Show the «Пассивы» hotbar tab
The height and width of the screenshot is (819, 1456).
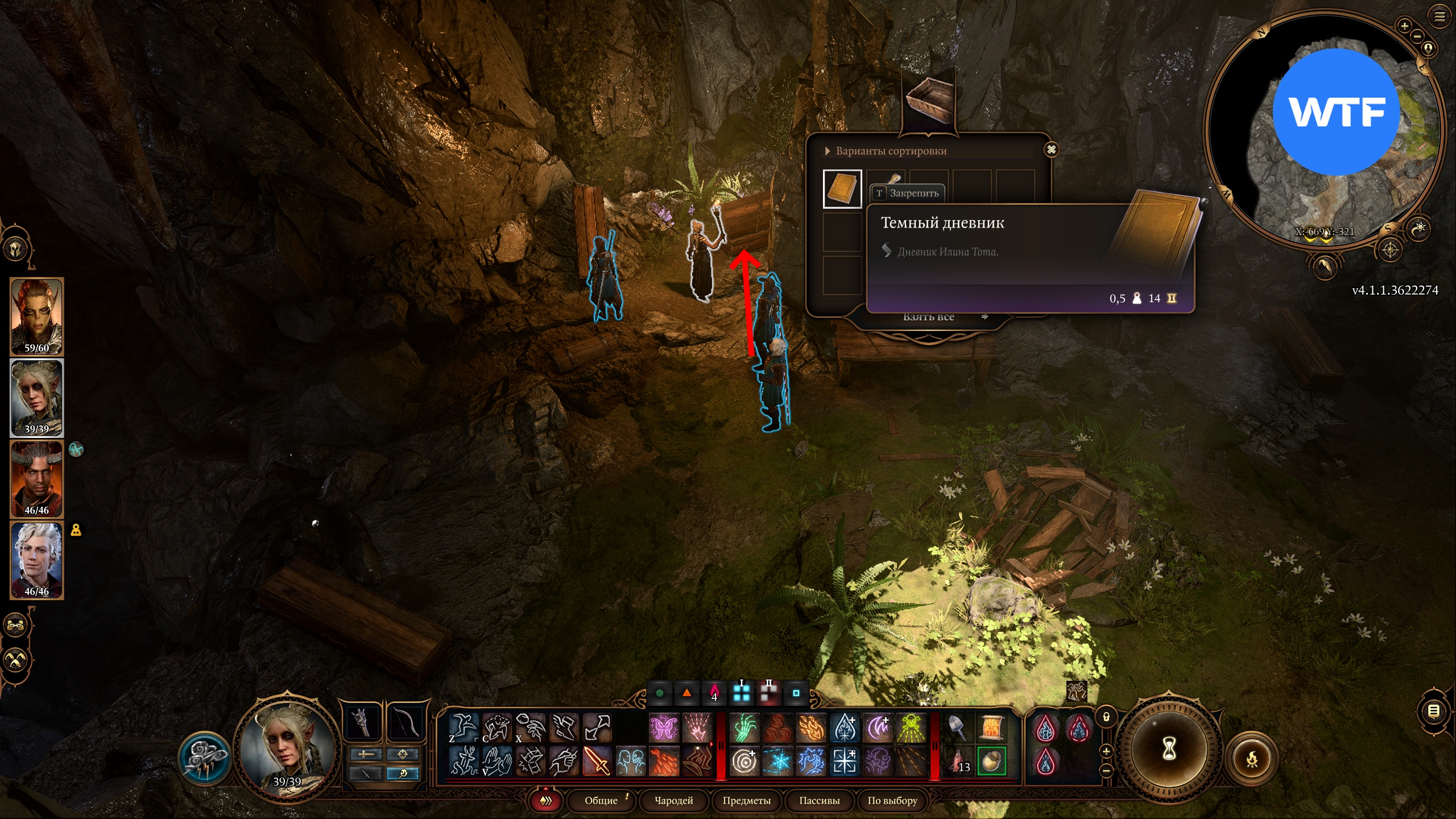(x=819, y=801)
